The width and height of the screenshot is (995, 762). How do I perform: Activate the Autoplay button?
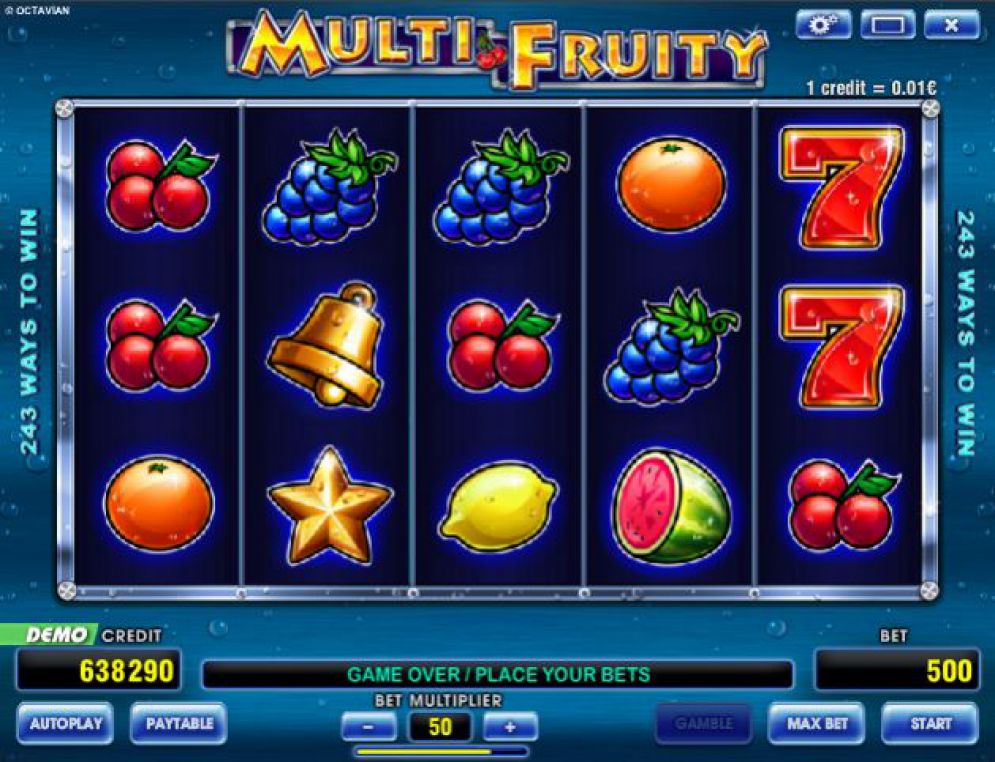pyautogui.click(x=65, y=723)
